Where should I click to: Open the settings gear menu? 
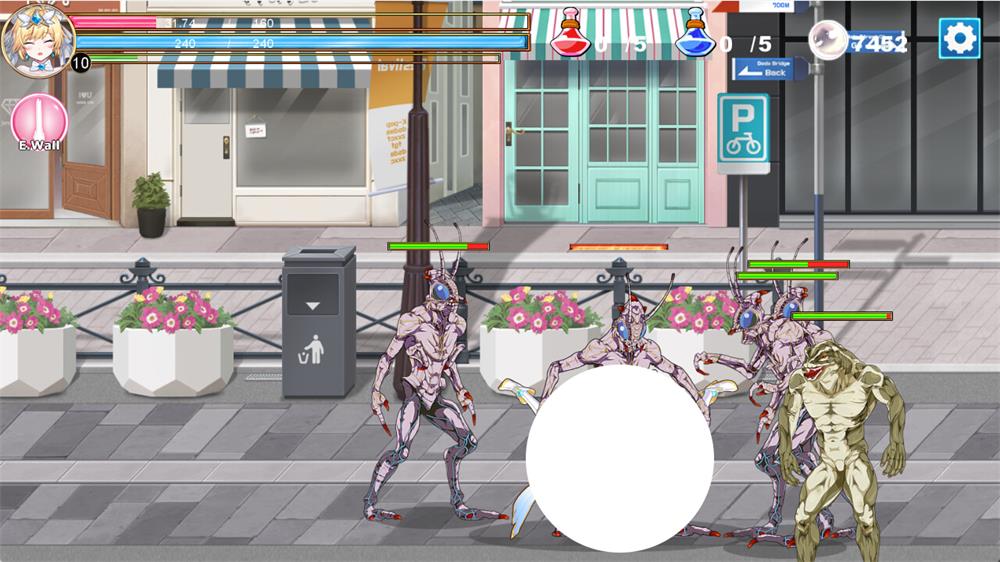pos(958,39)
